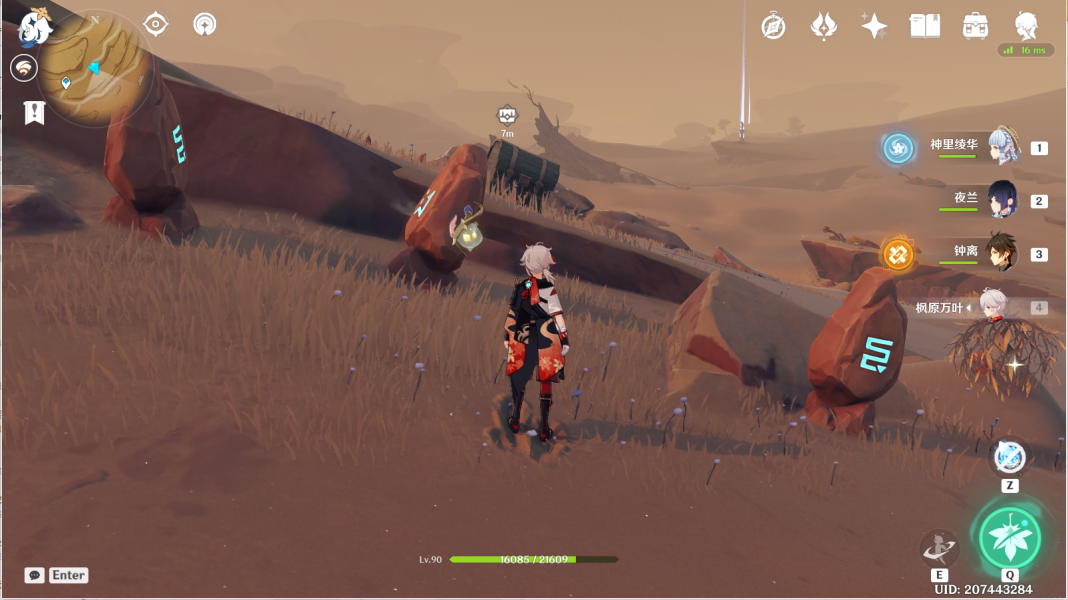Open the compass icon in the top bar
Image resolution: width=1068 pixels, height=600 pixels.
pyautogui.click(x=773, y=26)
